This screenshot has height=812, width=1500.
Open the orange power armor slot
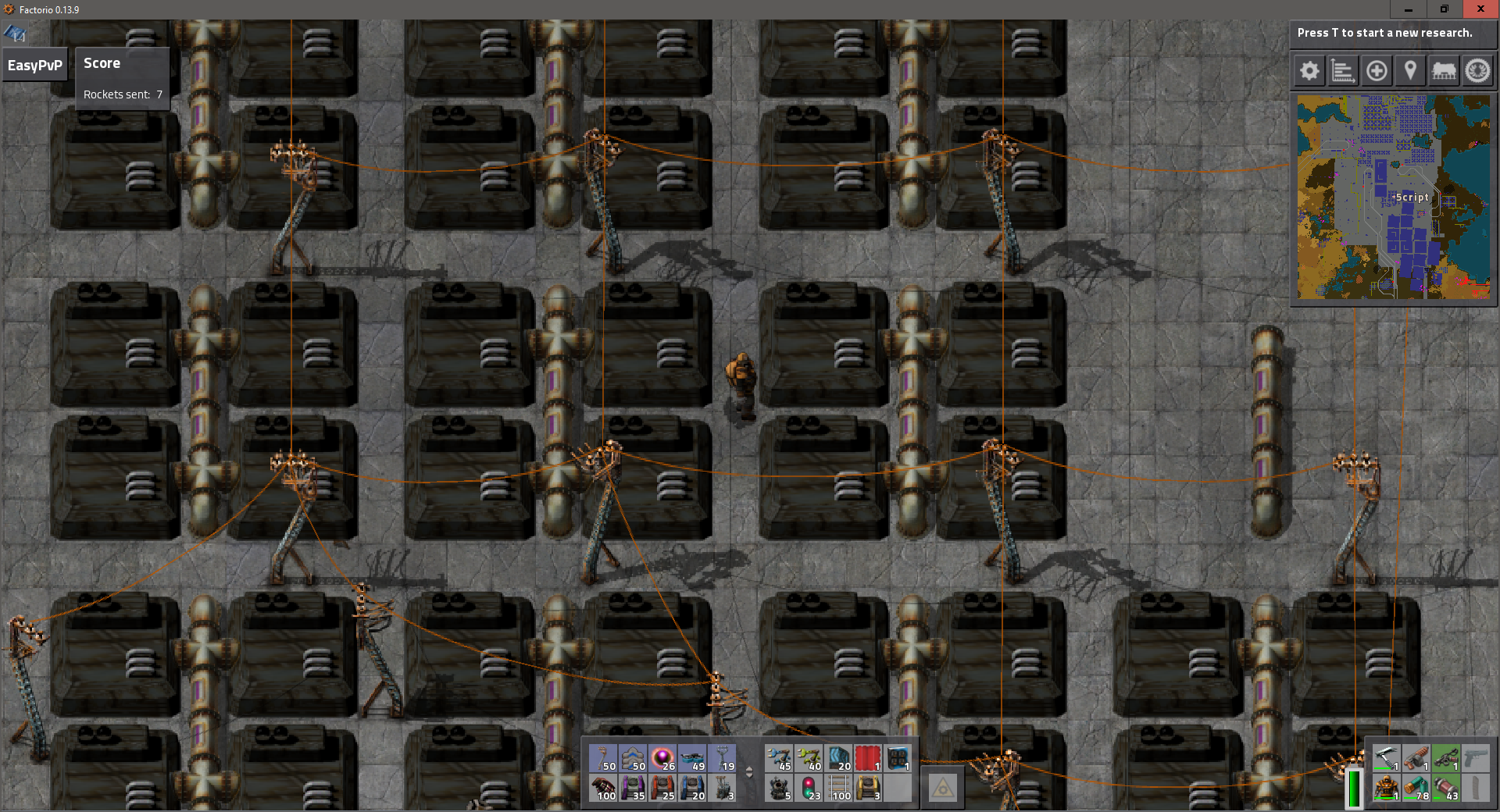(x=1385, y=789)
